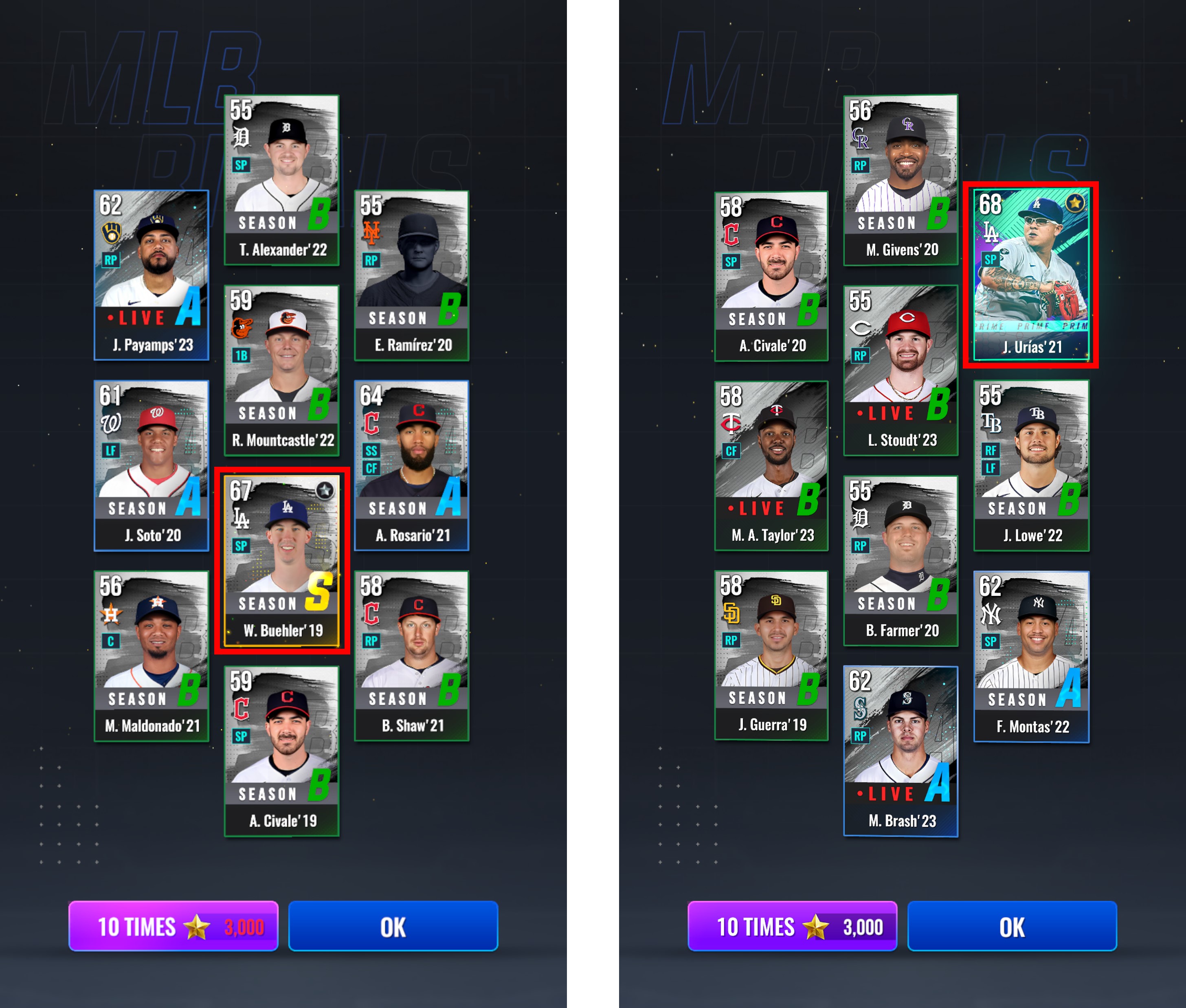View the M. A. Taylor'23 card
The image size is (1186, 1008).
pos(771,466)
